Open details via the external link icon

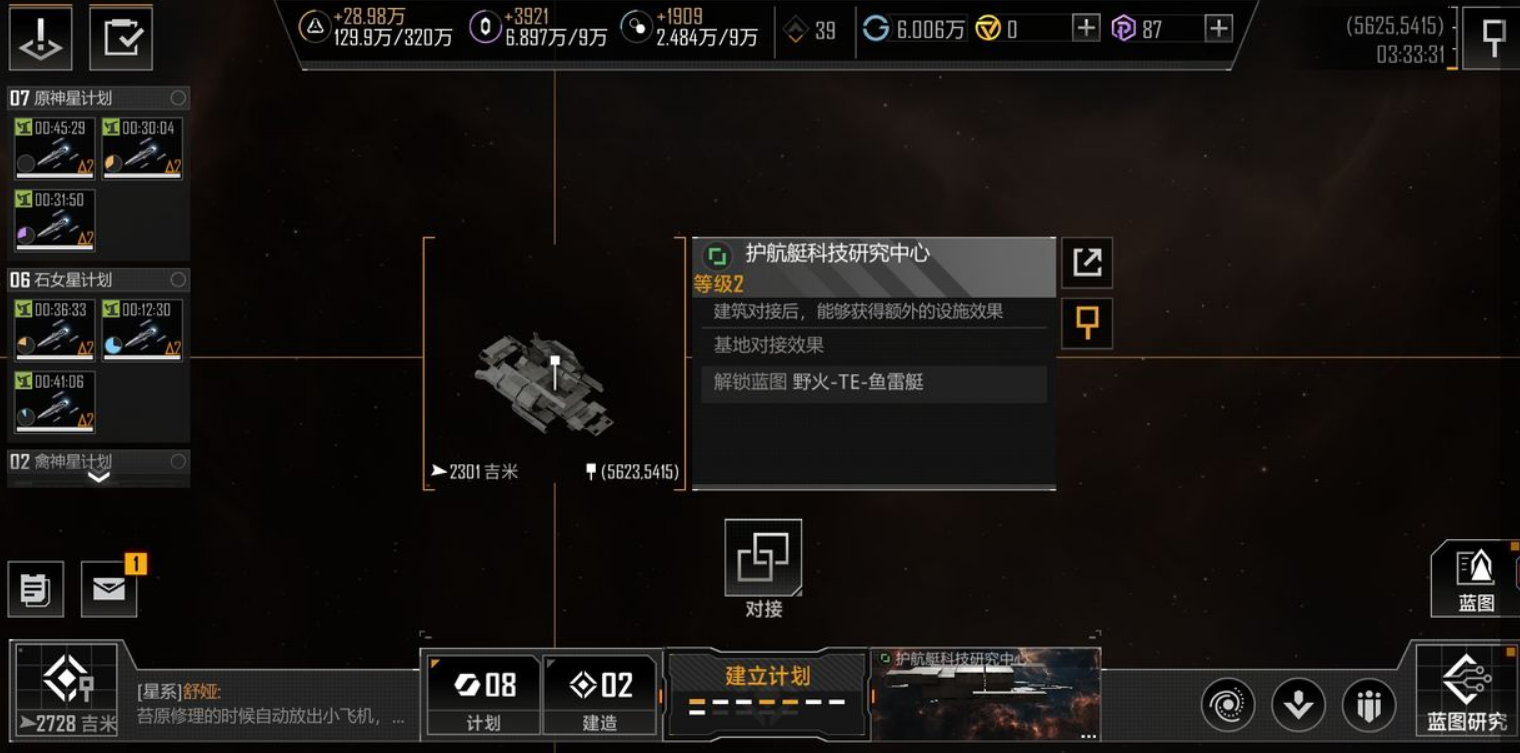[1086, 263]
